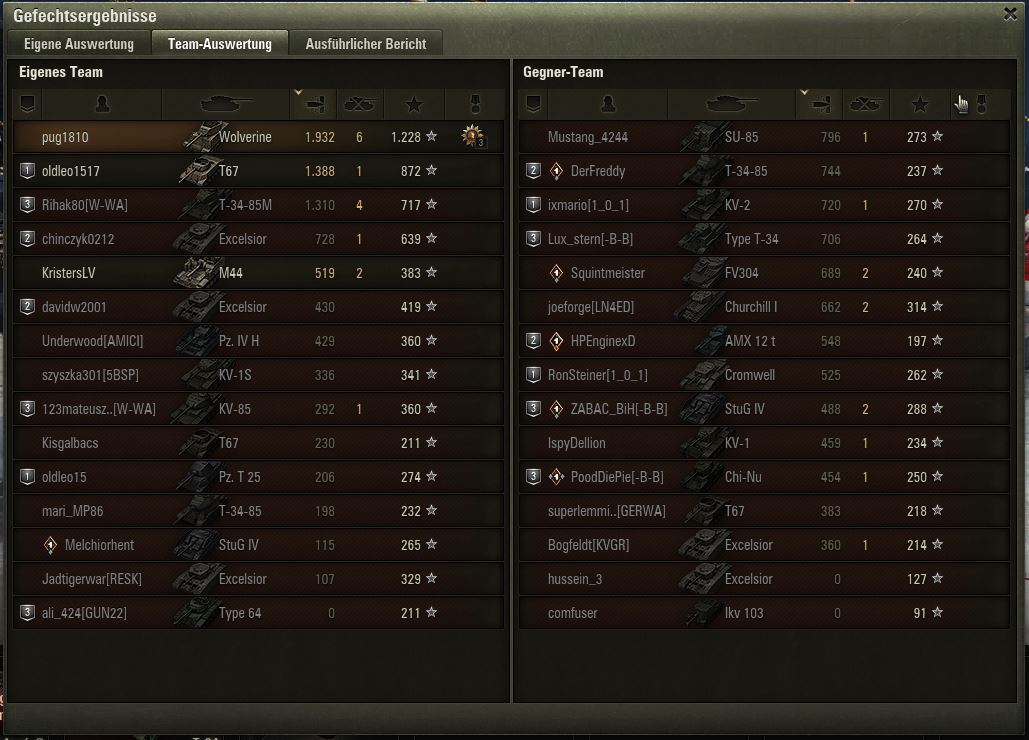Switch to the Eigene Auswertung tab
Screen dimensions: 1029x740
tap(79, 44)
